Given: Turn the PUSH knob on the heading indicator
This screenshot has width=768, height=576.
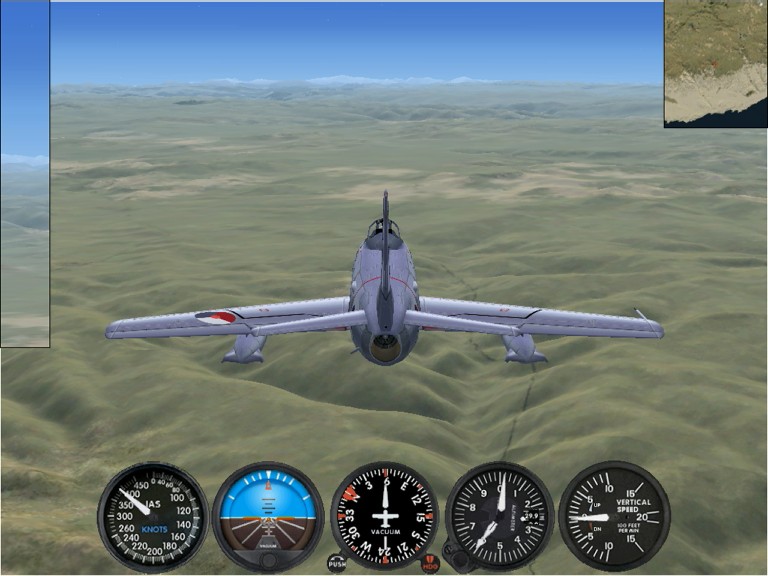Looking at the screenshot, I should [337, 563].
